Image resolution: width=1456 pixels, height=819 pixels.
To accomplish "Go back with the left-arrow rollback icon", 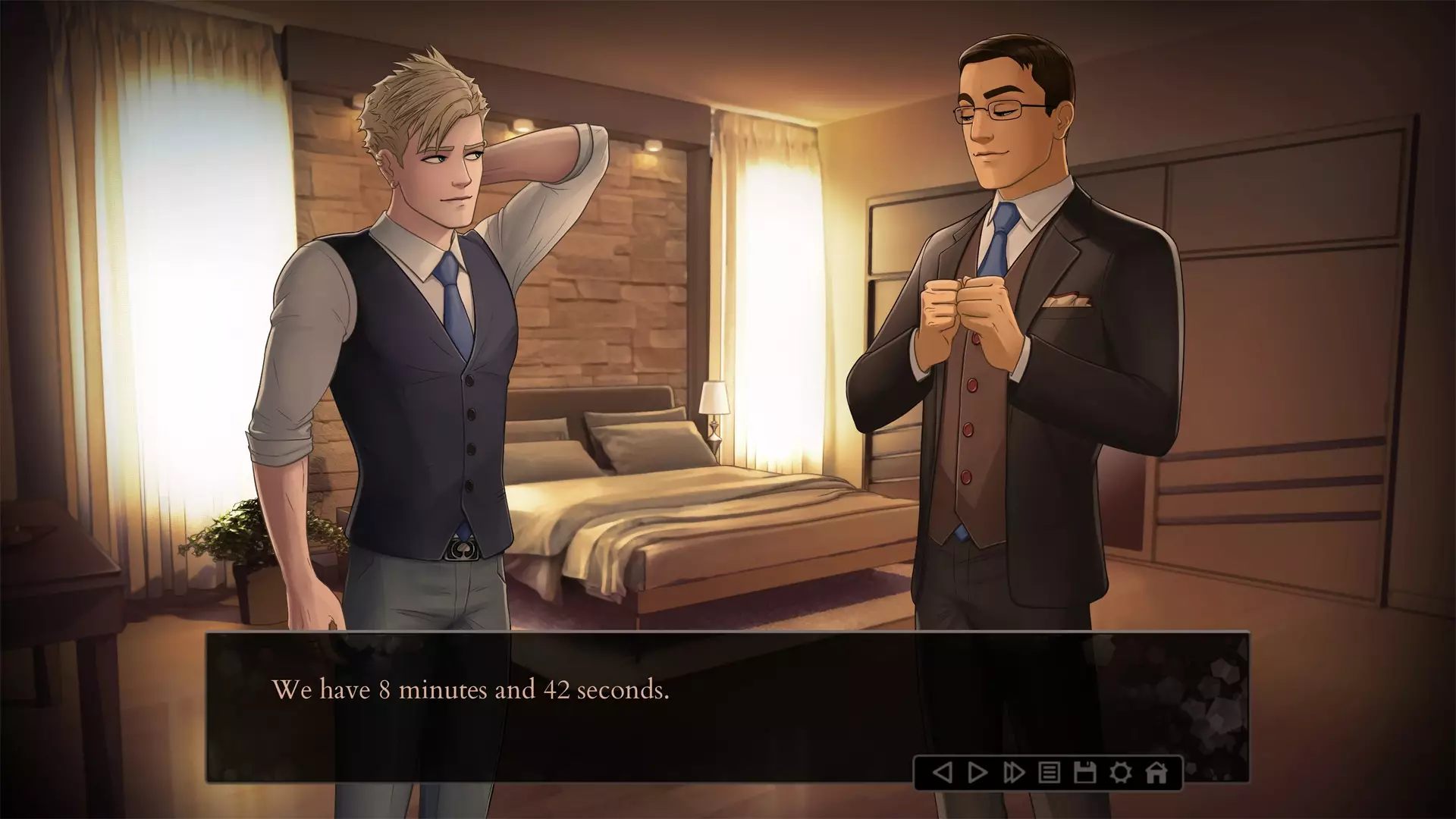I will pos(942,773).
